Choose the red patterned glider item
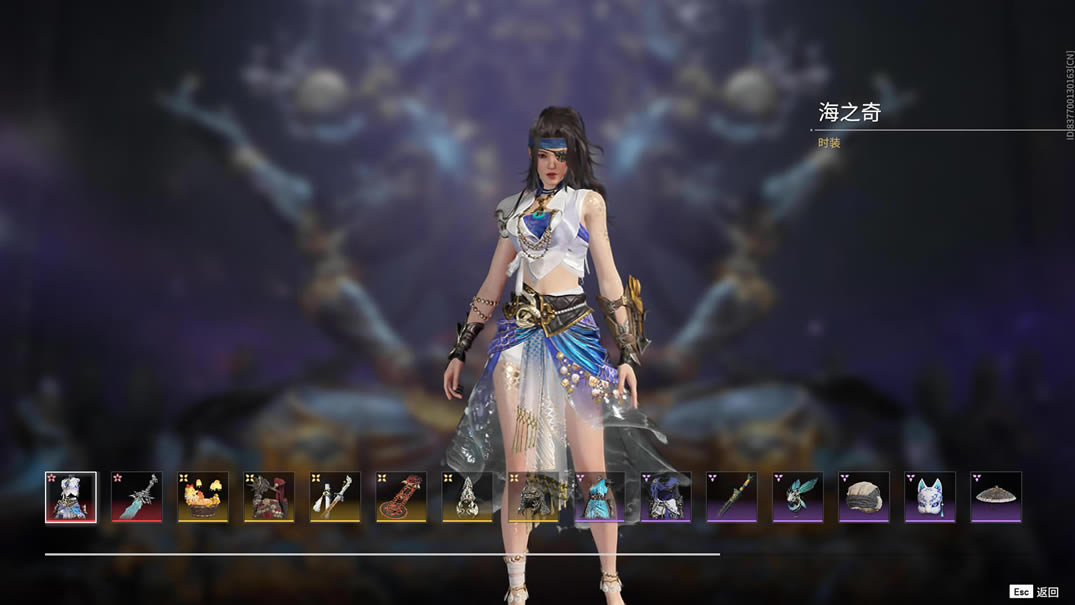The image size is (1075, 605). tap(401, 497)
